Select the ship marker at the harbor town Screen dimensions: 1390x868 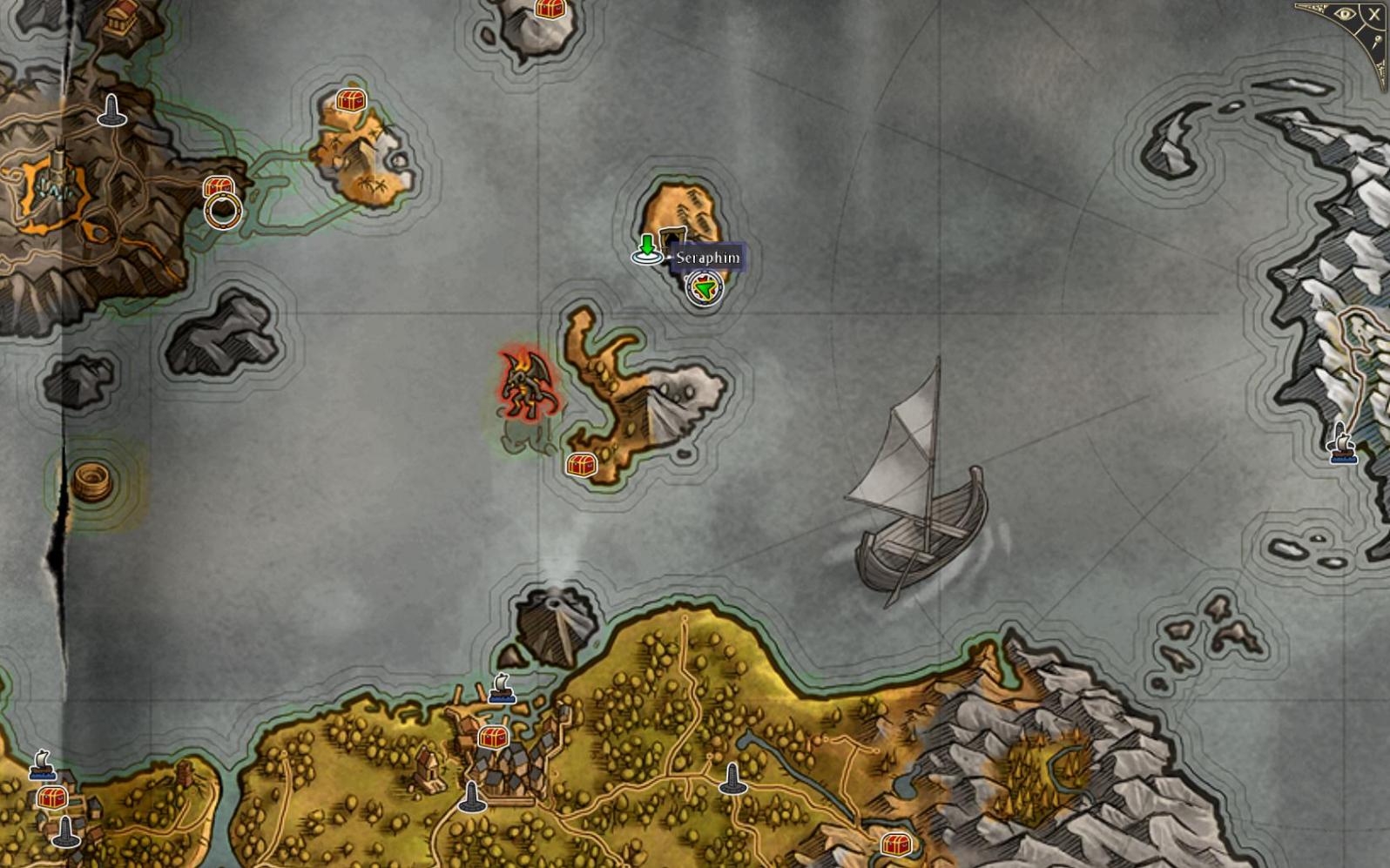click(502, 689)
